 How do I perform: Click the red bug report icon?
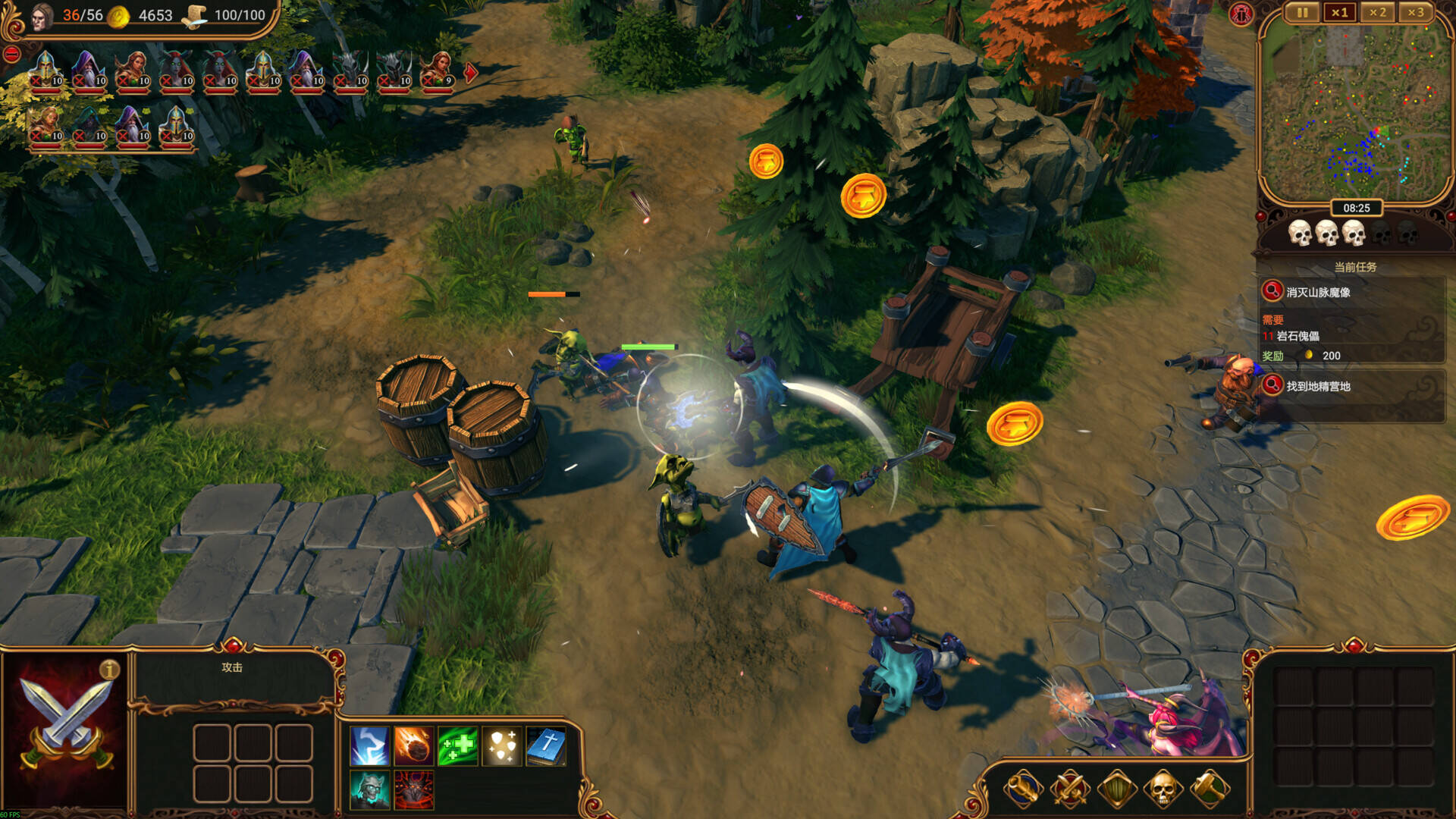1241,14
